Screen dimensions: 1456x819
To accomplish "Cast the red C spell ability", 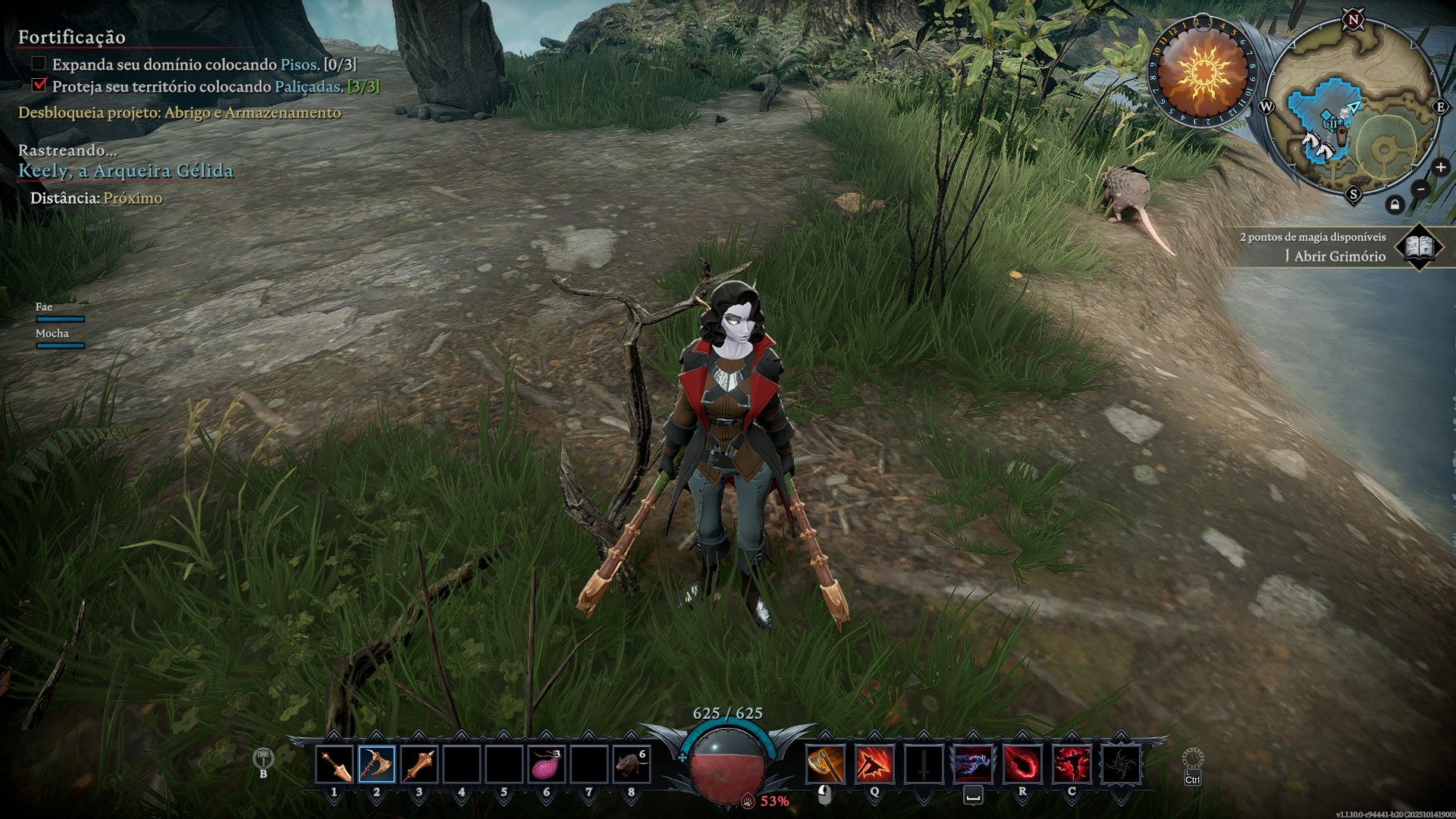I will 1072,764.
